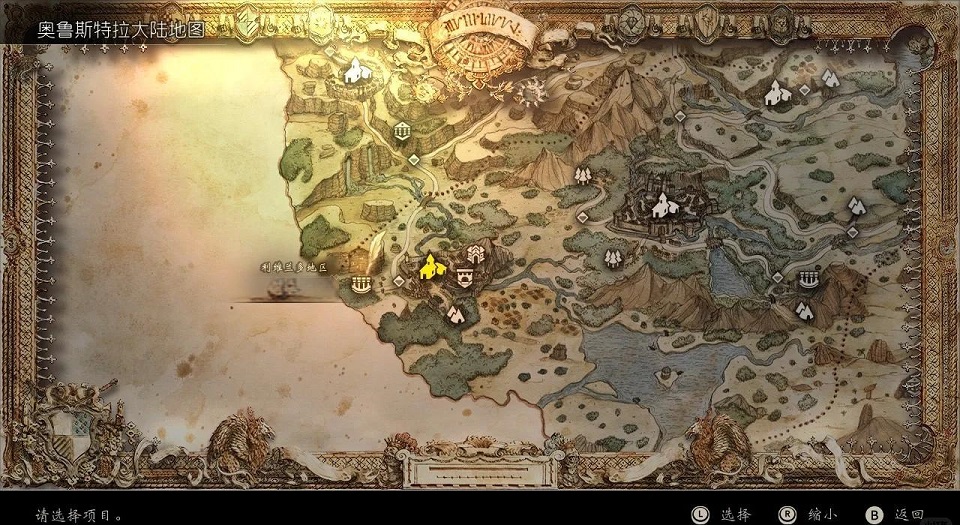Select the columned marker beside the 利维兰多地区 label
The height and width of the screenshot is (525, 960).
(x=360, y=286)
